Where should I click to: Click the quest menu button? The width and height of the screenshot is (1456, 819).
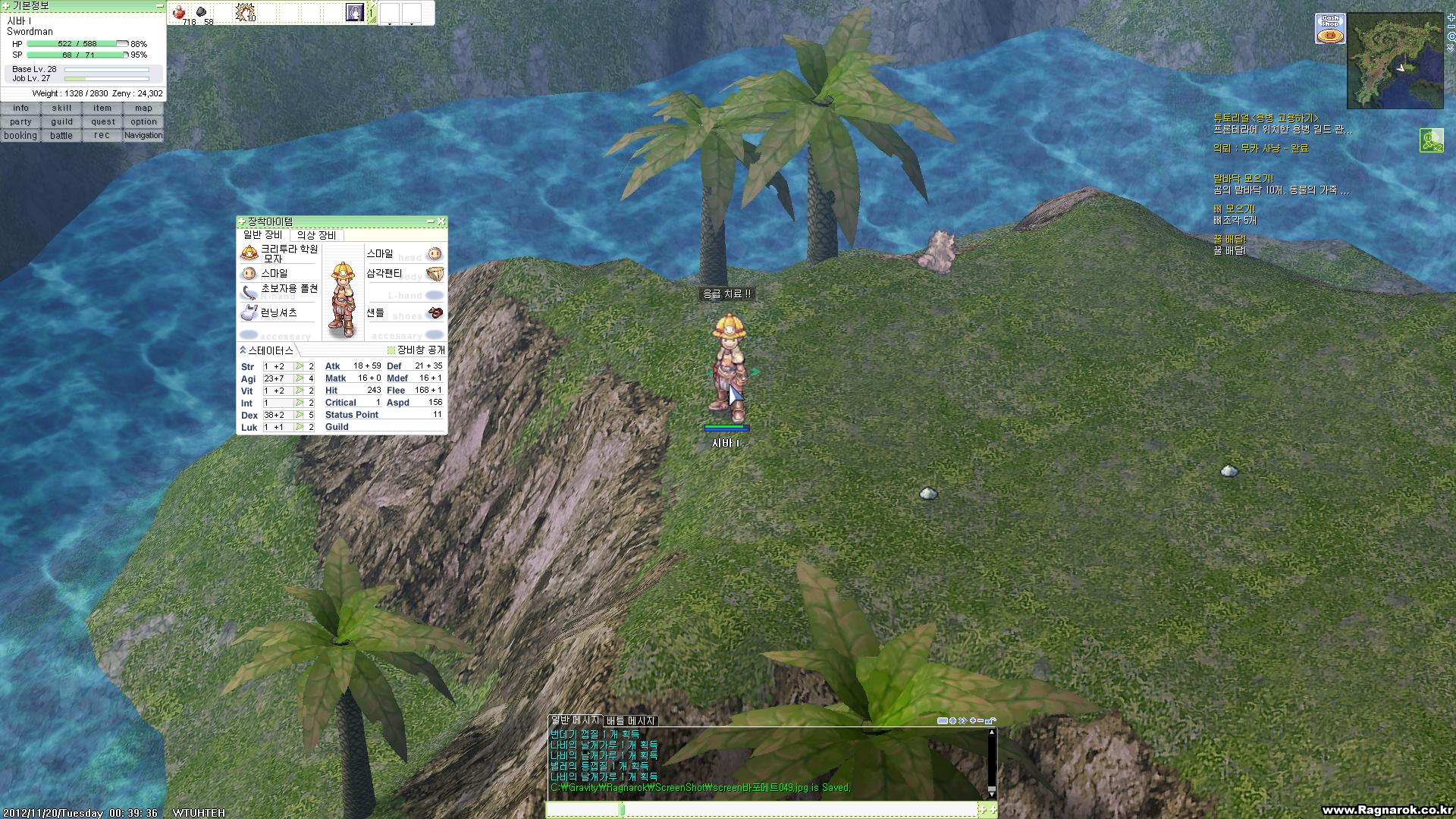[102, 122]
